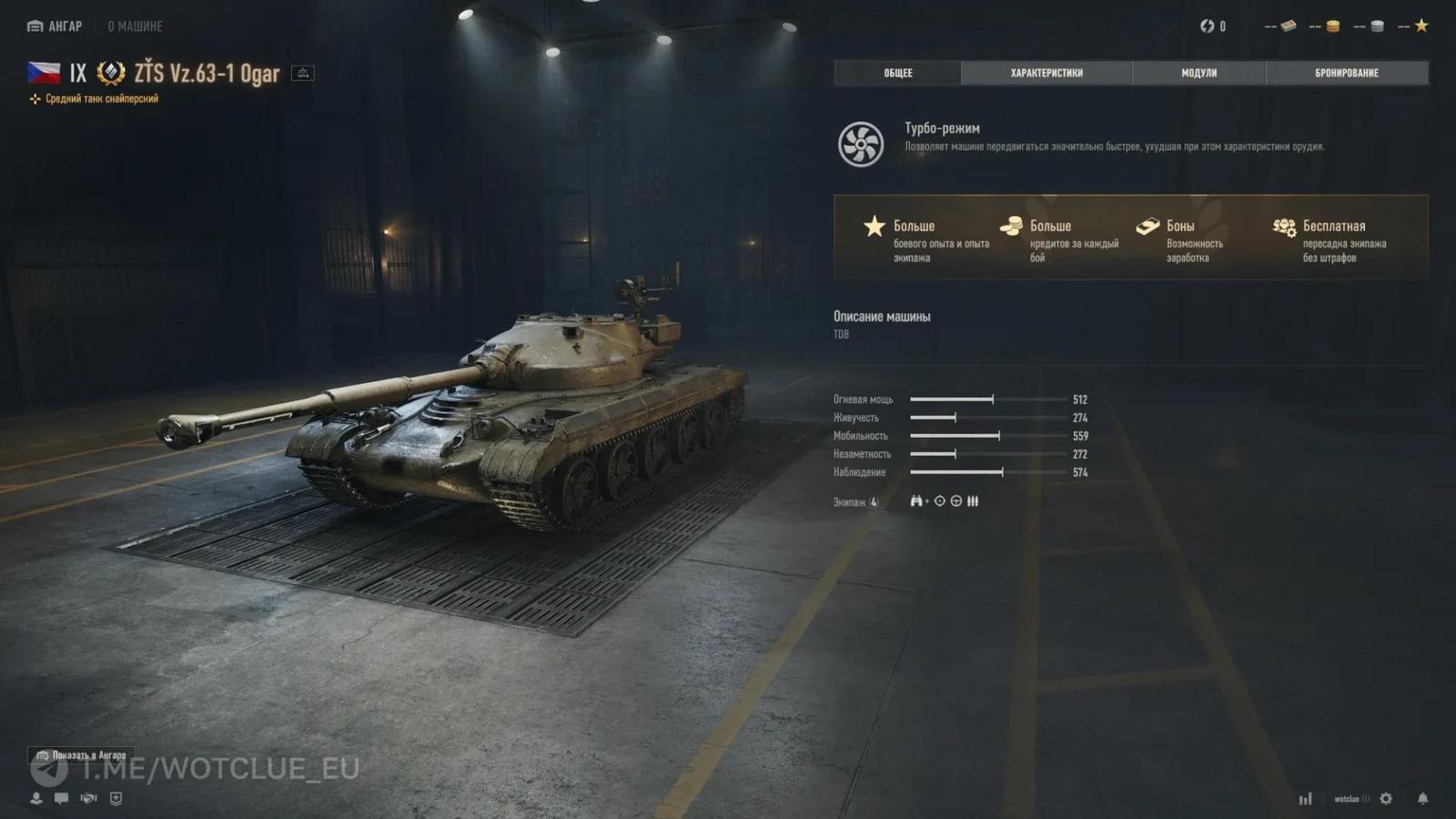Click the free crew transfer gears icon
Image resolution: width=1456 pixels, height=819 pixels.
[x=1284, y=224]
